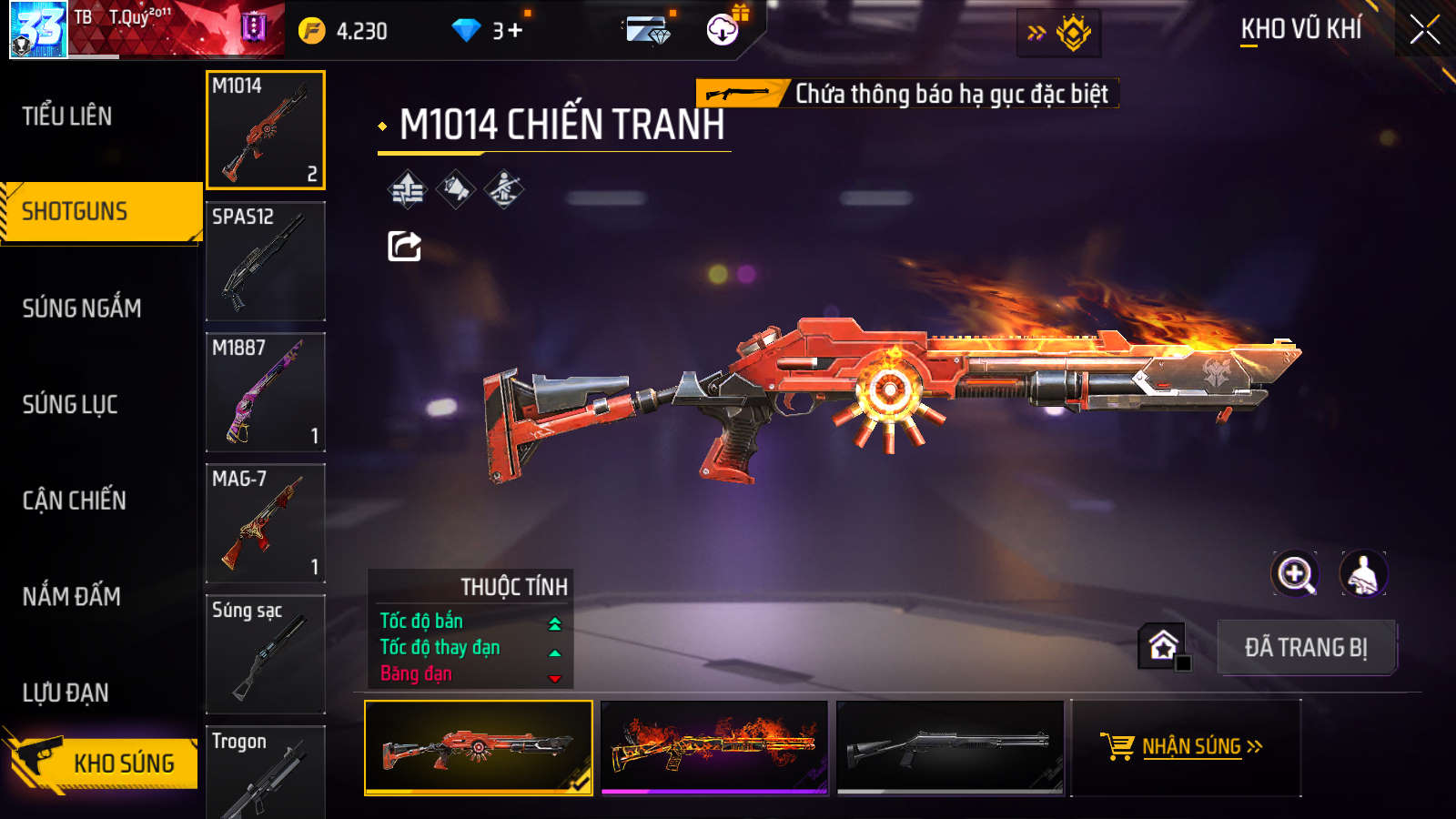Open the Nắm Đấm category
Screen dimensions: 1456x819
pos(72,597)
